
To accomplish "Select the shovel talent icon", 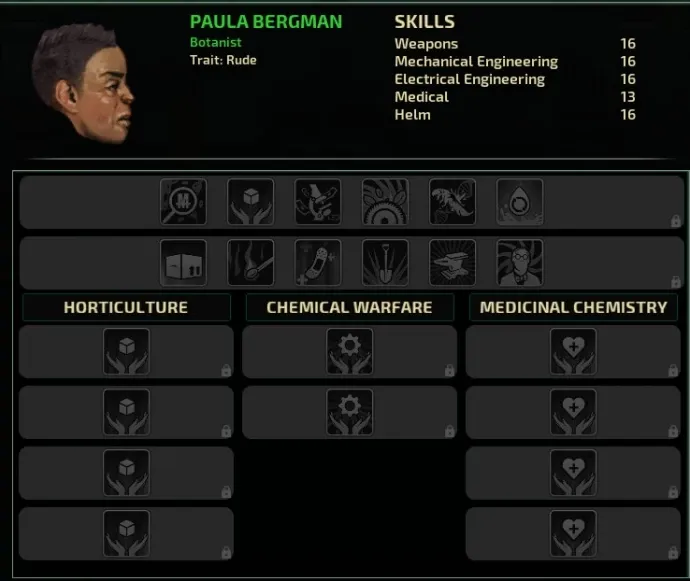I will click(385, 262).
